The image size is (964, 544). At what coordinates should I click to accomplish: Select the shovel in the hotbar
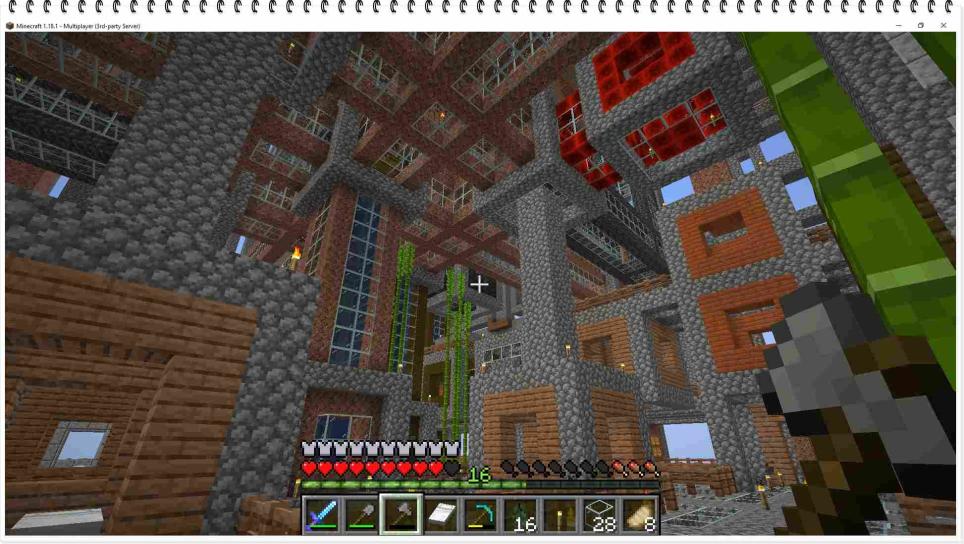pos(361,515)
